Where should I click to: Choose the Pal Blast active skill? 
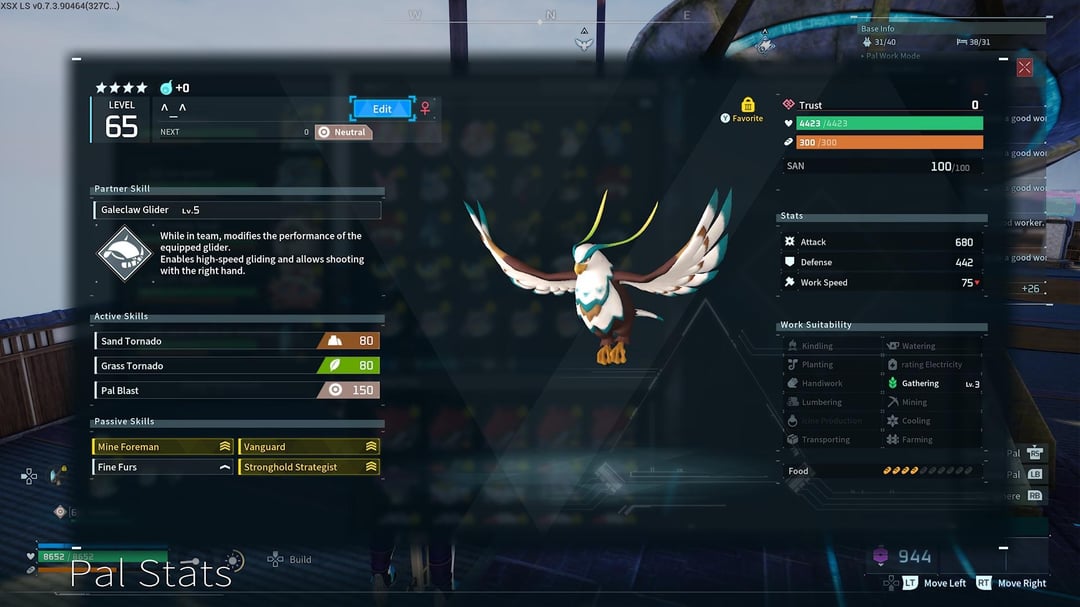click(x=237, y=390)
